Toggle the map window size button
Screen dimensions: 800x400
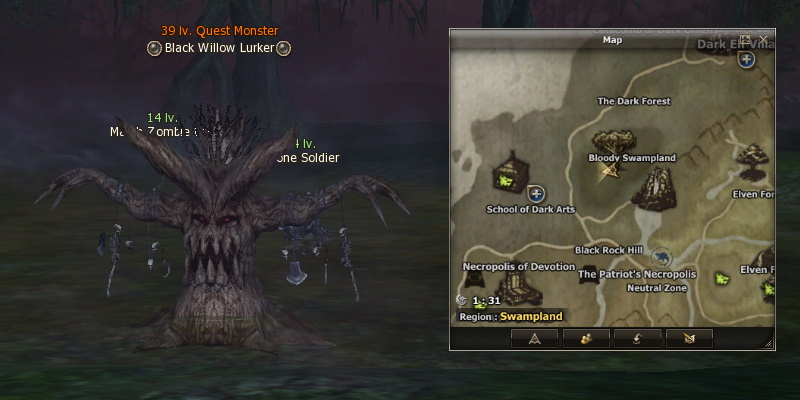point(745,39)
